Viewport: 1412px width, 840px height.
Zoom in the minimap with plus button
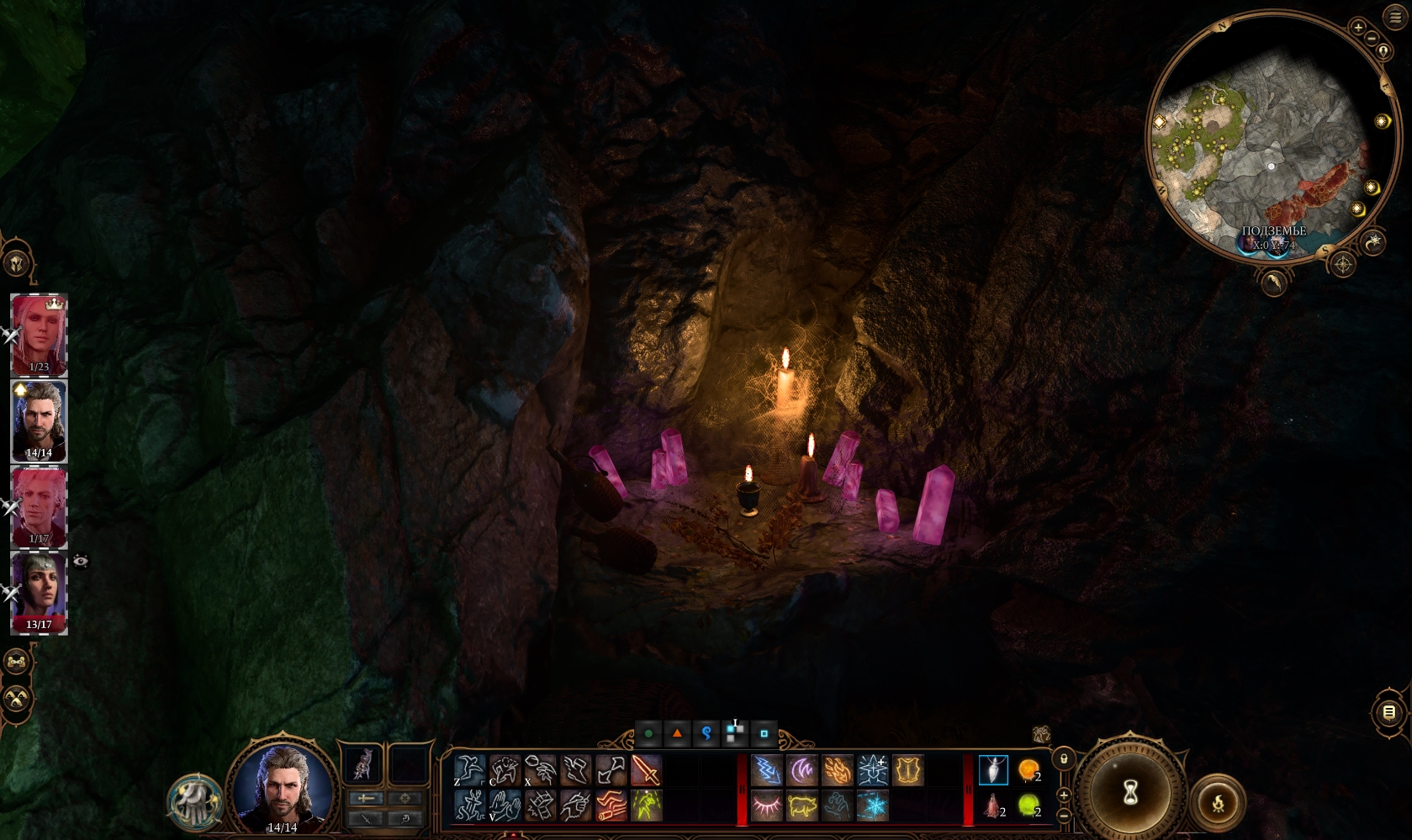point(1357,27)
